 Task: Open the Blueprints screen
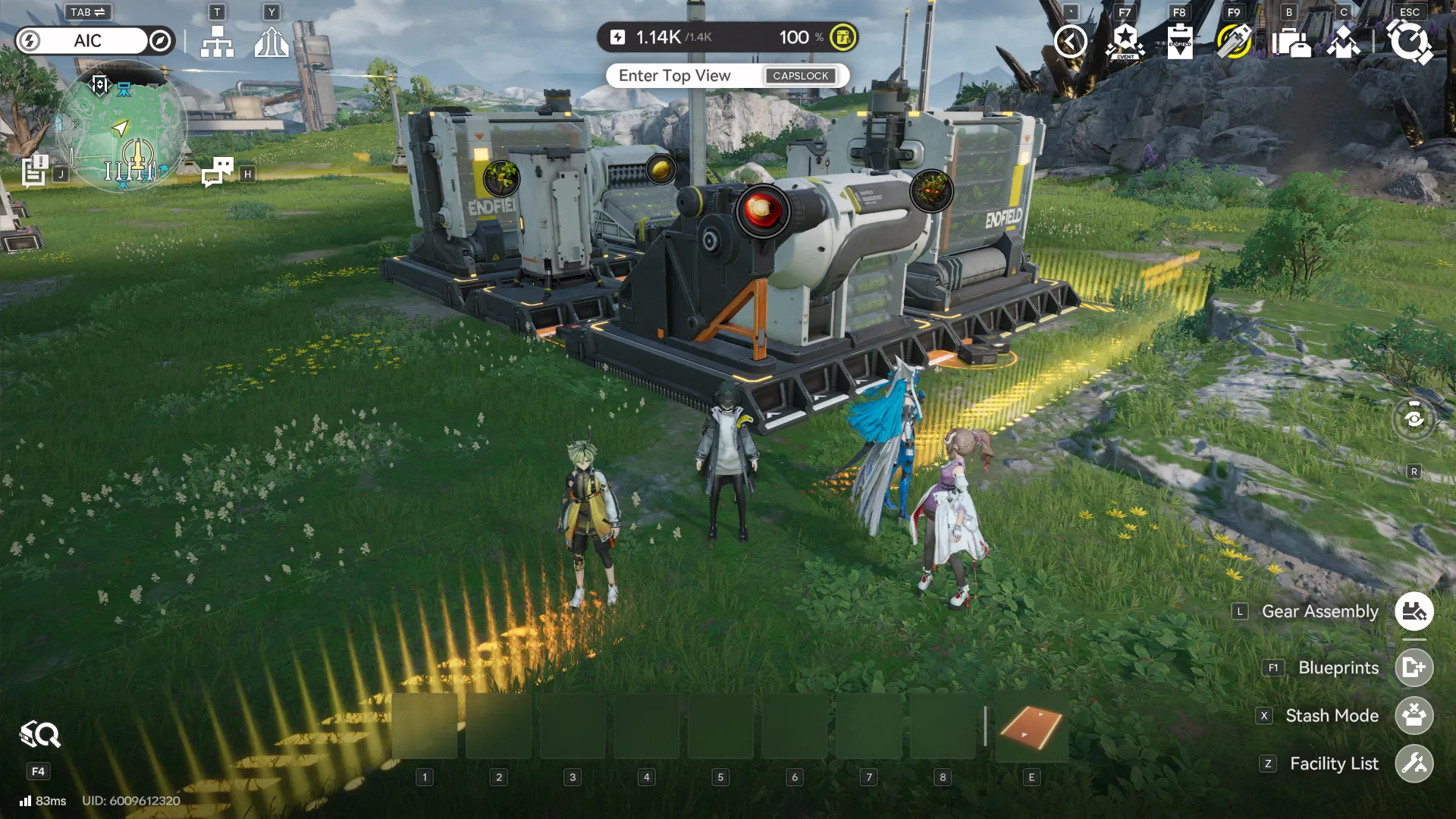[x=1413, y=668]
